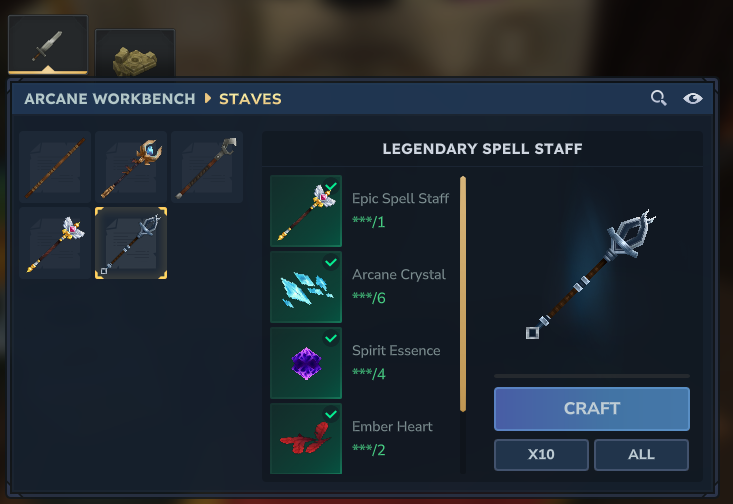View the Spirit Essence ingredient
This screenshot has width=733, height=504.
tap(306, 363)
